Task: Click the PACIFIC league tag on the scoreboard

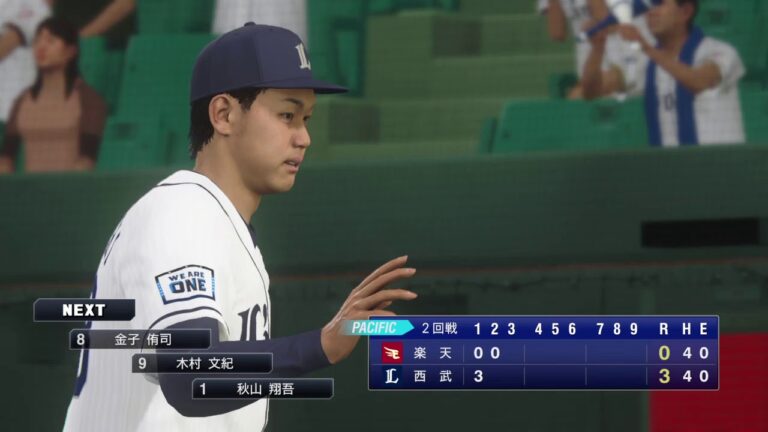Action: tap(380, 327)
